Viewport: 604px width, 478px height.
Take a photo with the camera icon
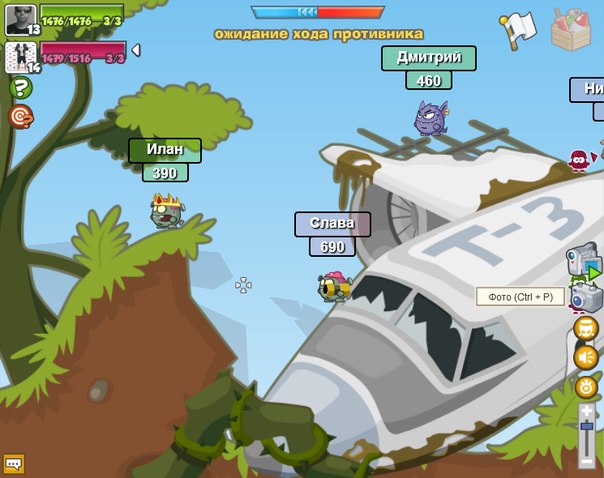(x=584, y=297)
